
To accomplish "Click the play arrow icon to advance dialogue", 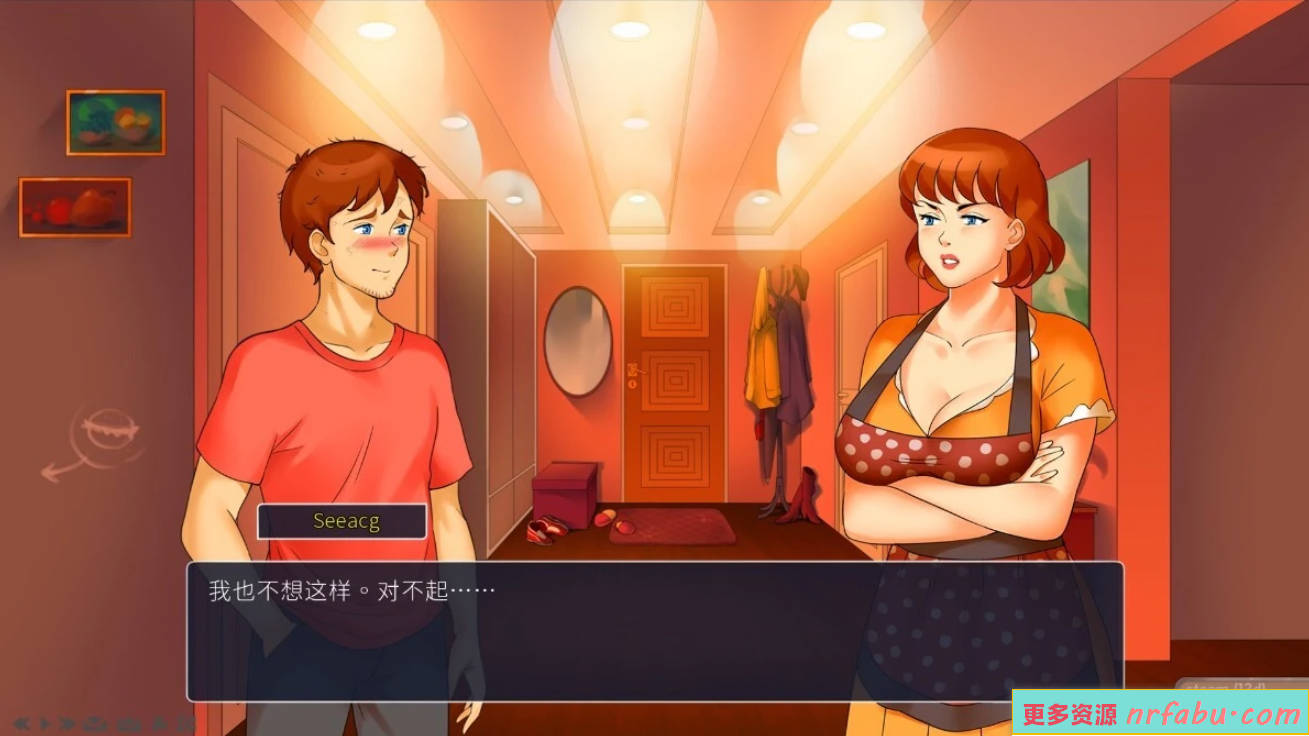I will coord(45,723).
